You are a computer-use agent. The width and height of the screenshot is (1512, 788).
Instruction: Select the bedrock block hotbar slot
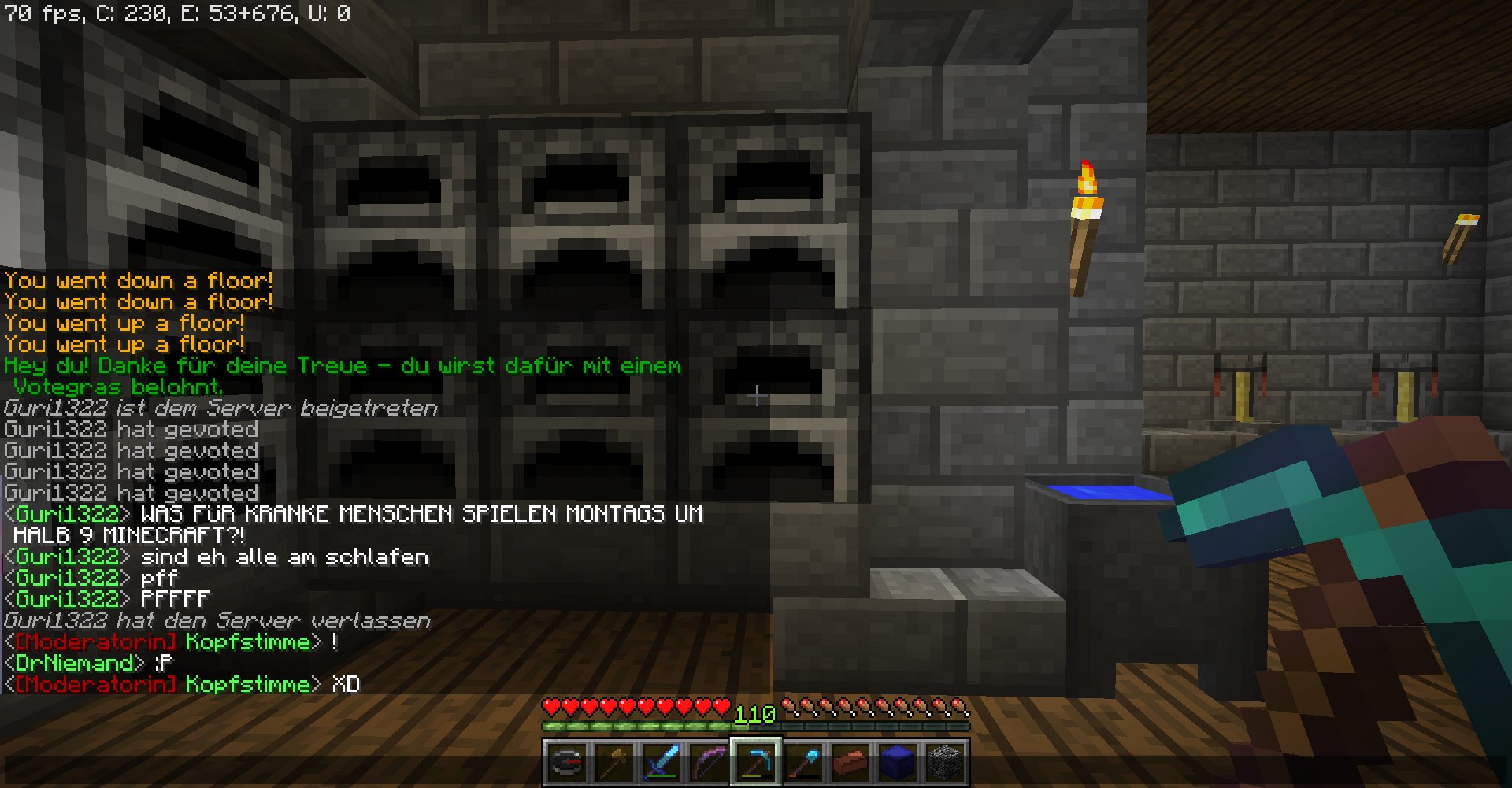[x=945, y=762]
